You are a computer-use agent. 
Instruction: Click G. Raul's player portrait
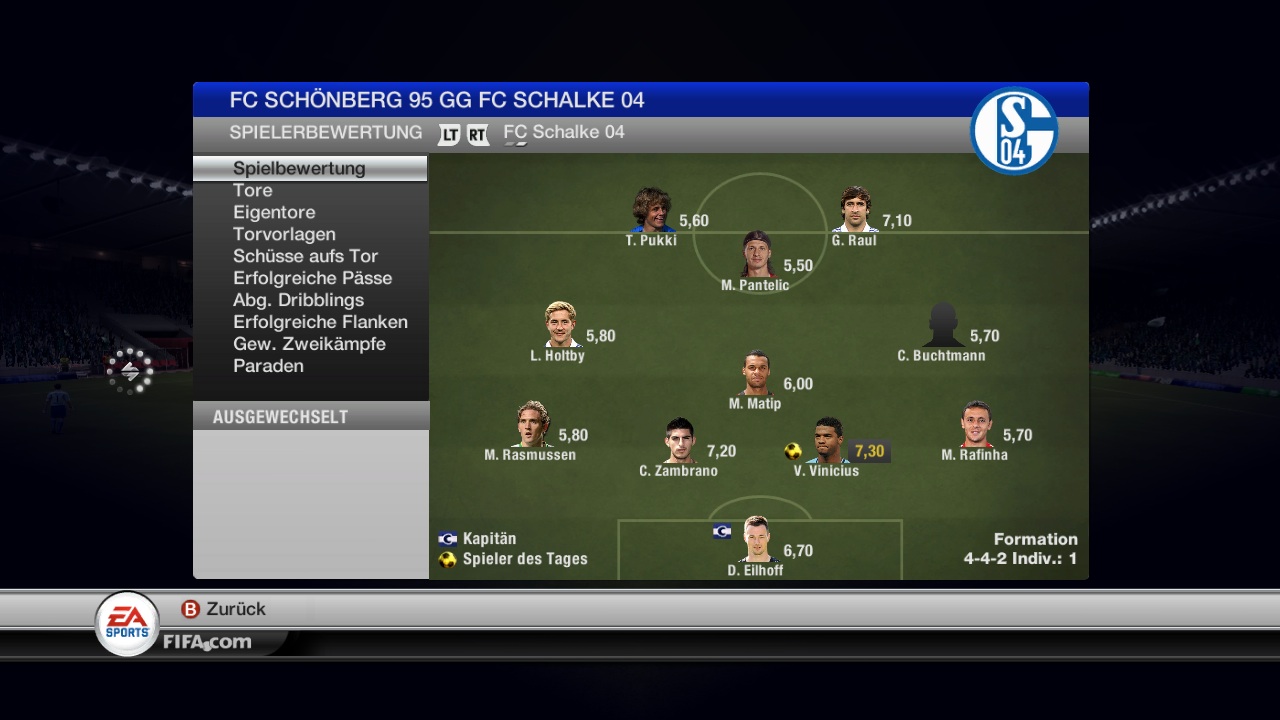(855, 210)
